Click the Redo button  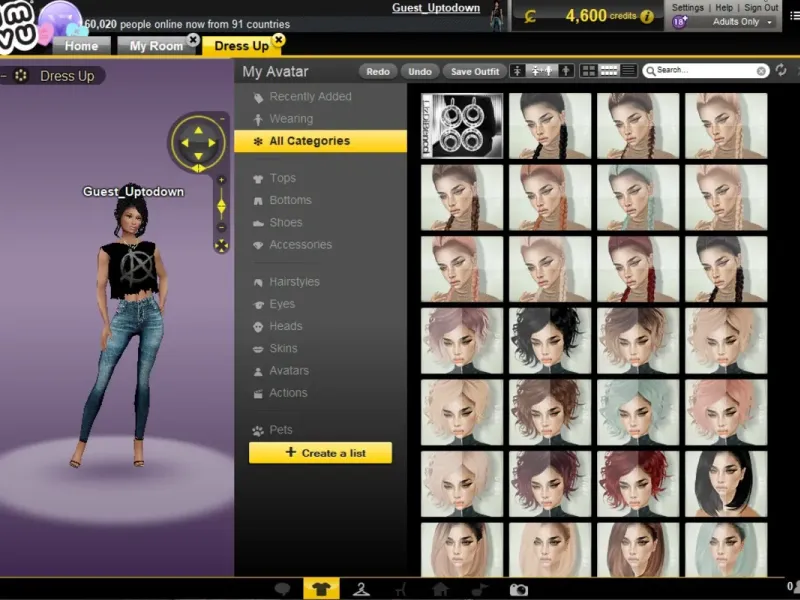point(378,71)
